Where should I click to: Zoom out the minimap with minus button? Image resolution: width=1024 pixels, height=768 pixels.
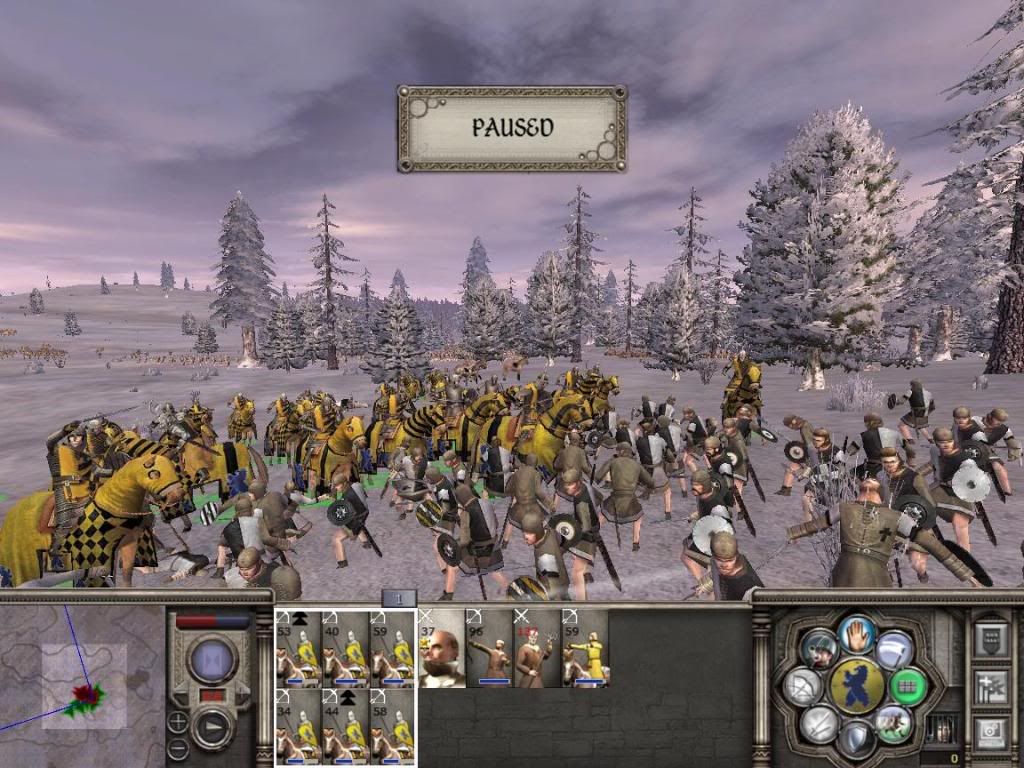point(177,747)
